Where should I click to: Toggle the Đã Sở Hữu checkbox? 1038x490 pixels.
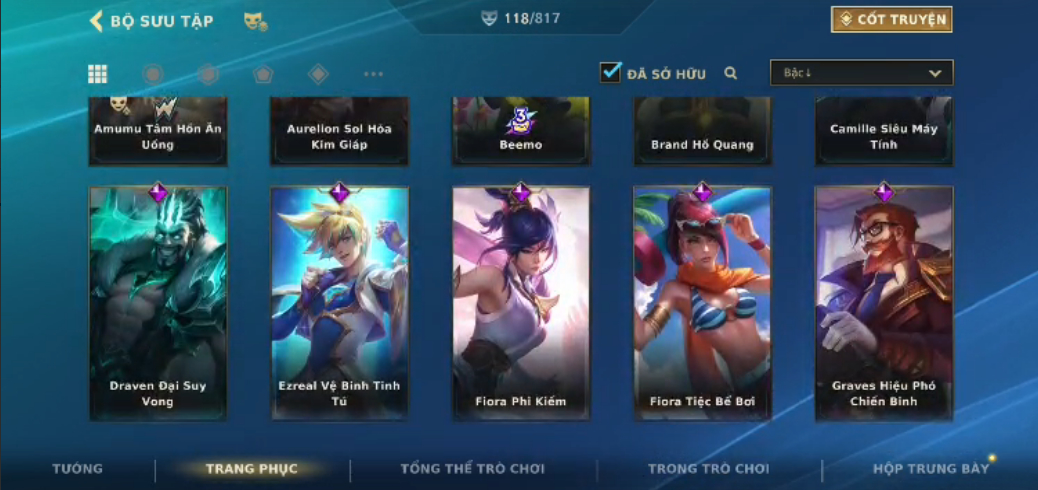click(611, 73)
